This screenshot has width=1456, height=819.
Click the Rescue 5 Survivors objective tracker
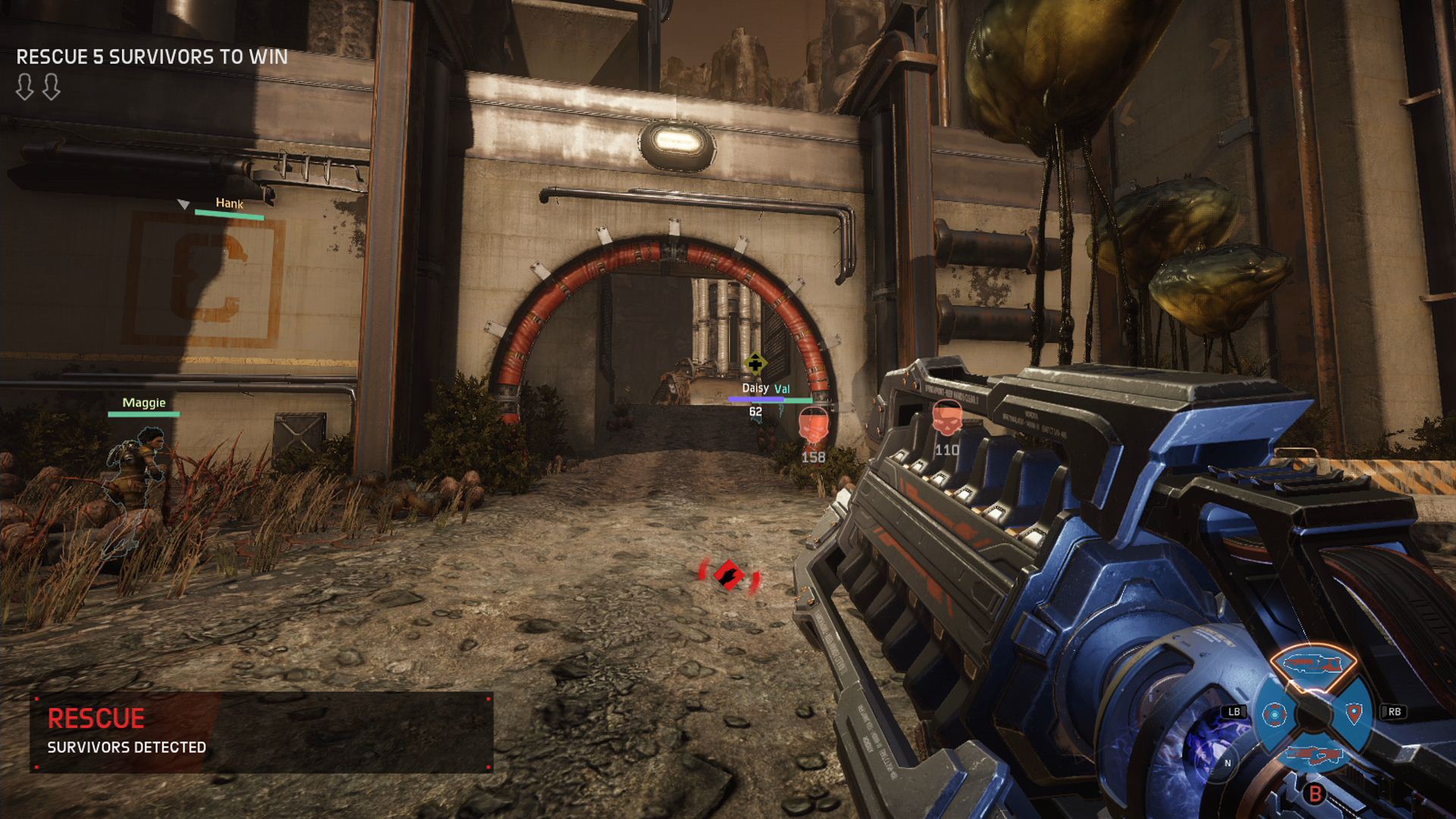(x=152, y=58)
